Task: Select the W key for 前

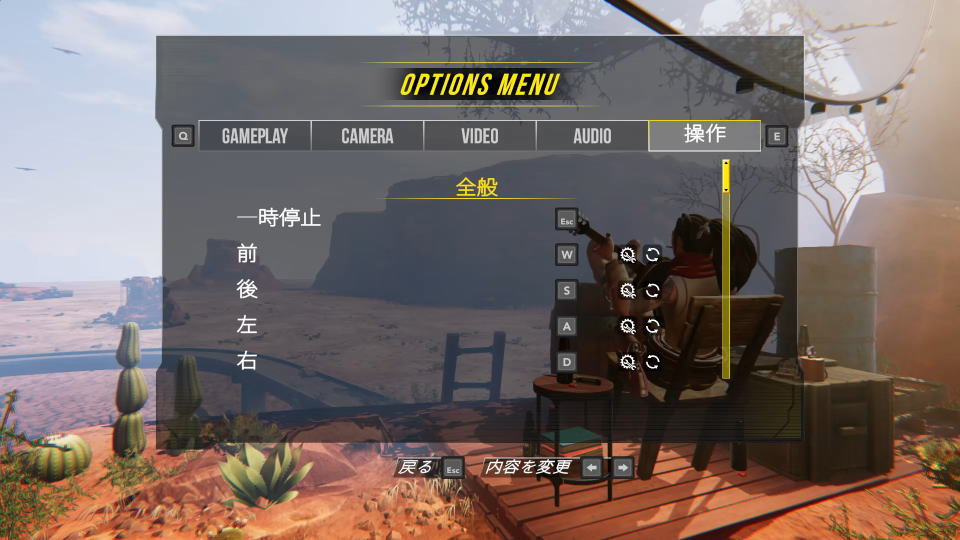Action: [x=567, y=255]
